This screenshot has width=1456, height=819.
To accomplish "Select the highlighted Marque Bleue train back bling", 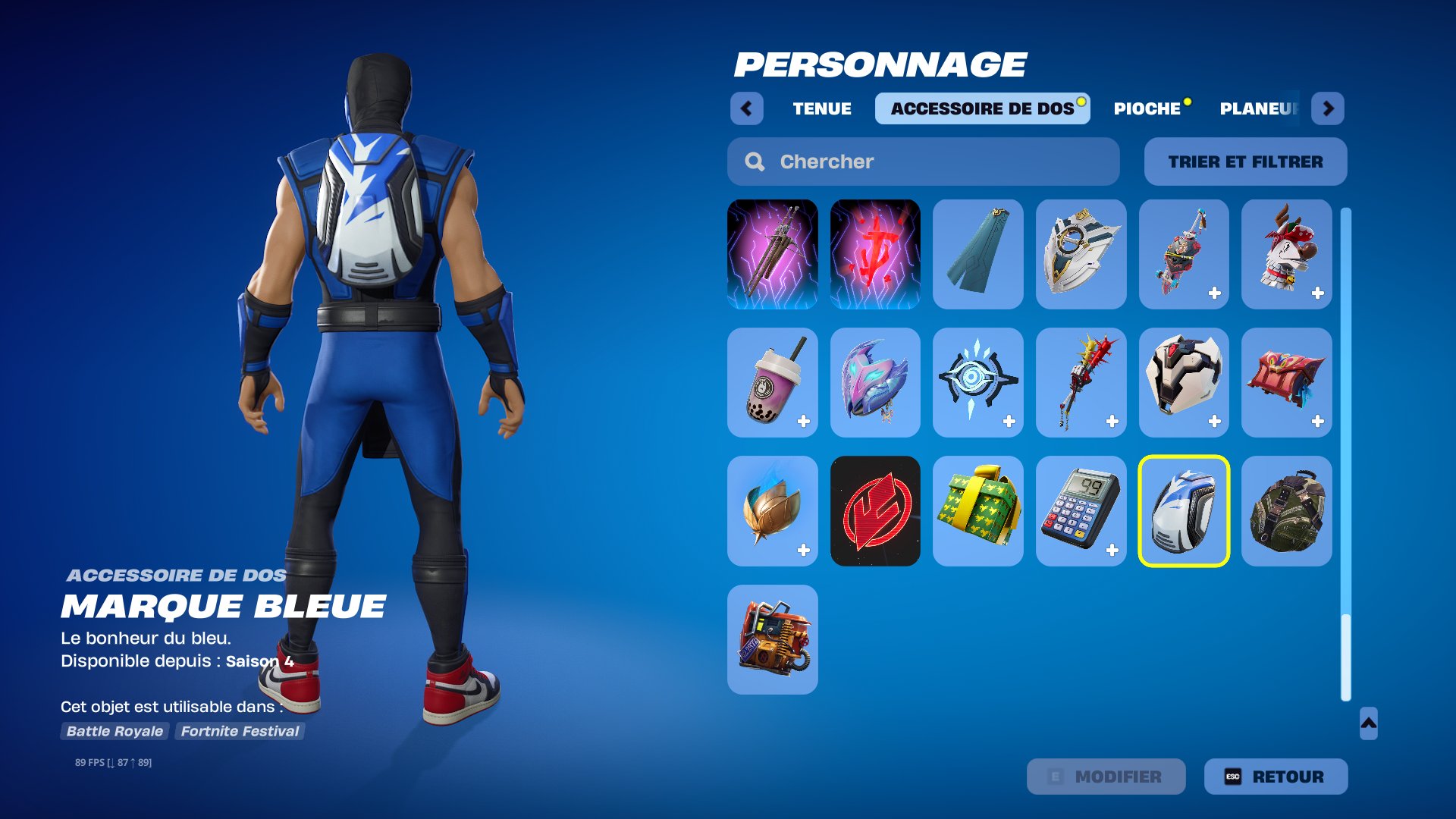I will (x=1184, y=510).
